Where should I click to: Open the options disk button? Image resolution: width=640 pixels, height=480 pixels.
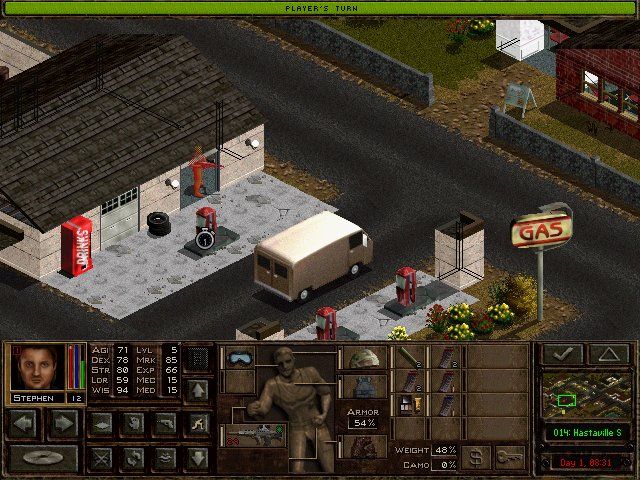(x=43, y=458)
